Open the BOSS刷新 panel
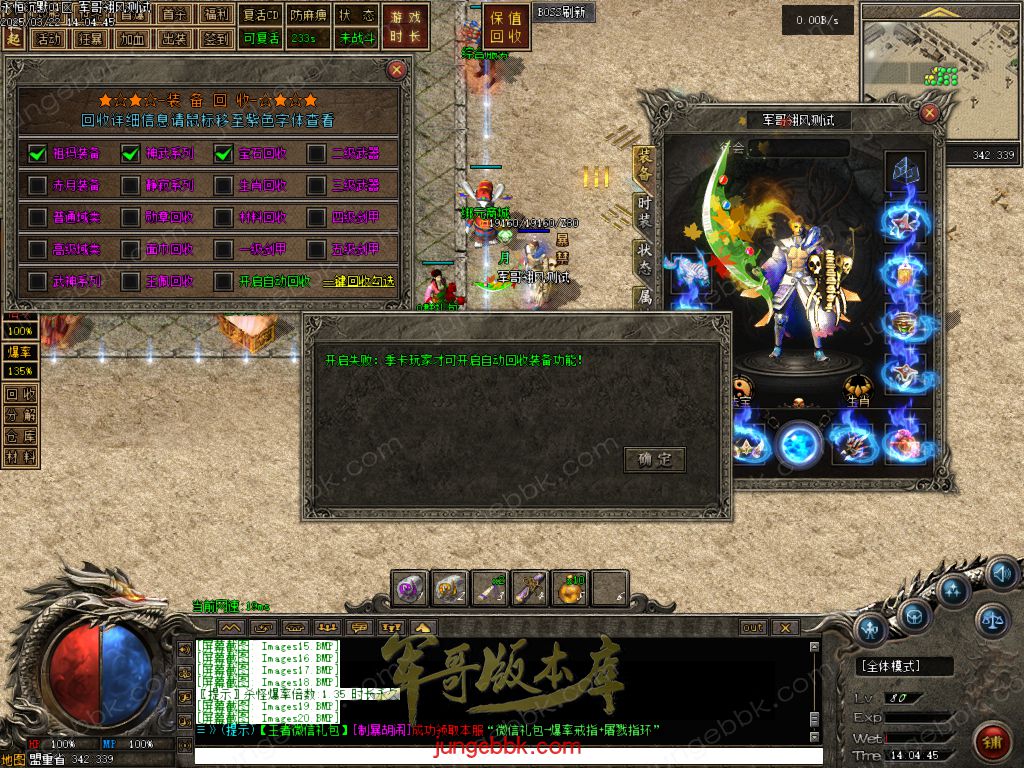 [563, 13]
